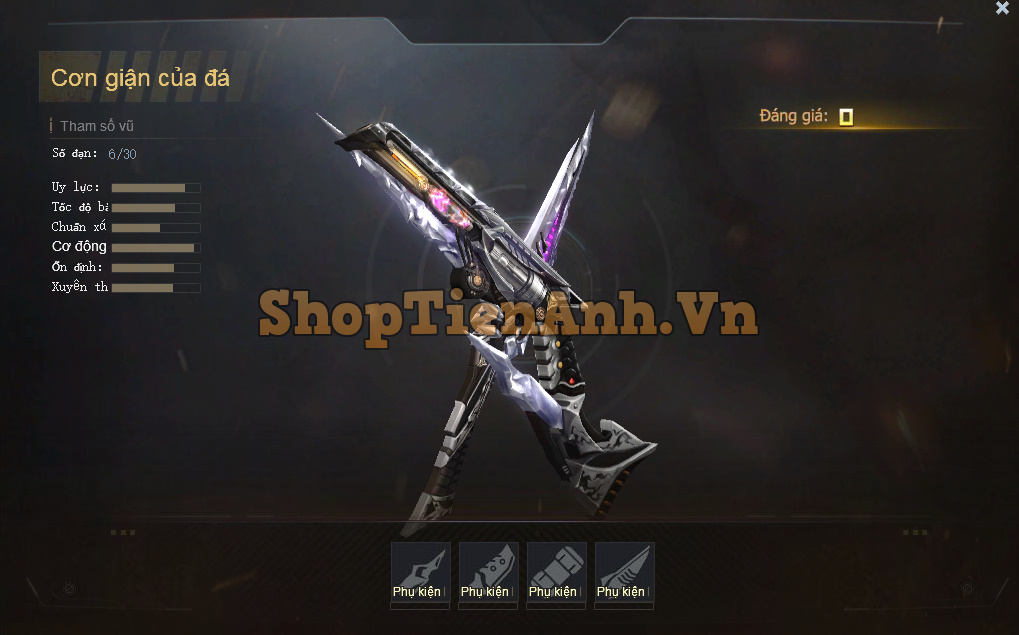The image size is (1019, 635).
Task: Open the Tham số vũ stats section
Action: coord(96,126)
